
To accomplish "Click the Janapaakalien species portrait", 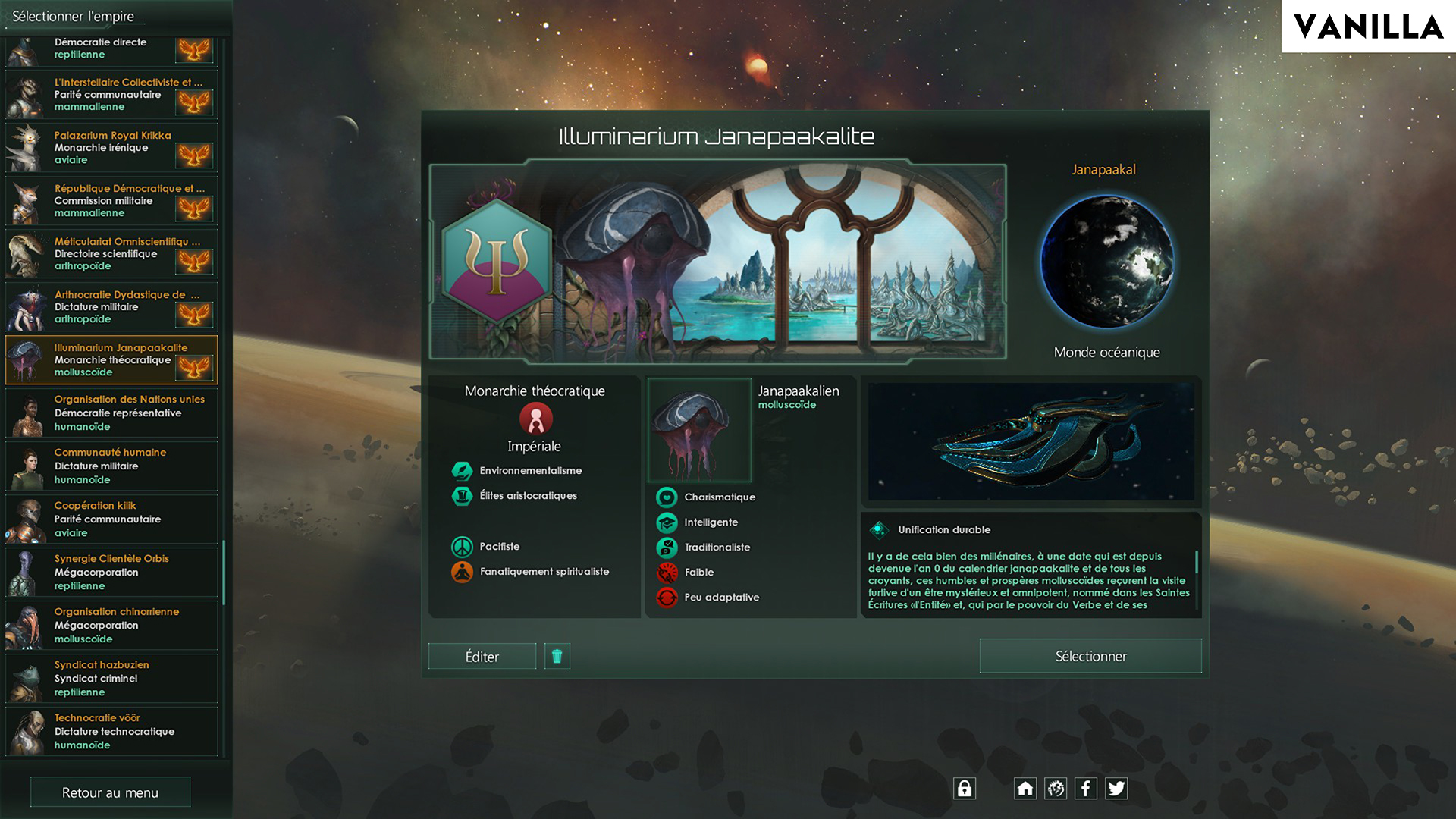I will click(x=699, y=431).
